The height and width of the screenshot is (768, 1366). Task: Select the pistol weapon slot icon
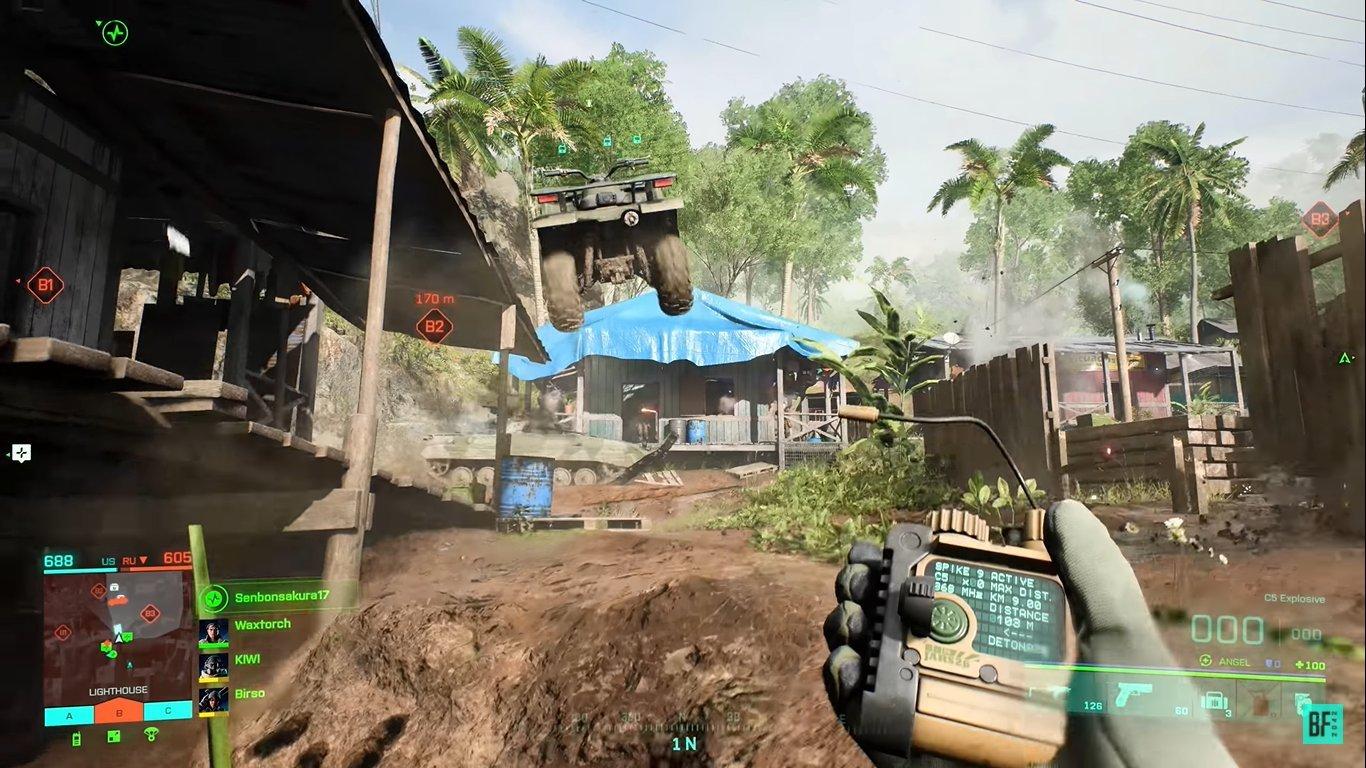point(1133,697)
